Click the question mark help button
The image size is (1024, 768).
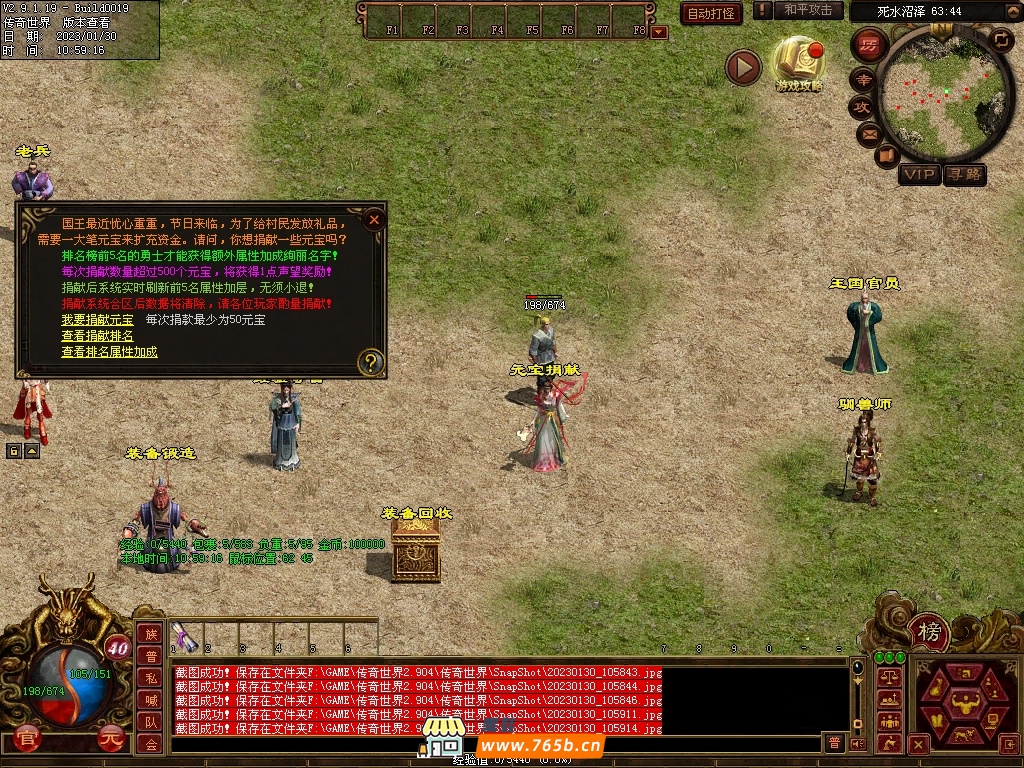tap(371, 362)
